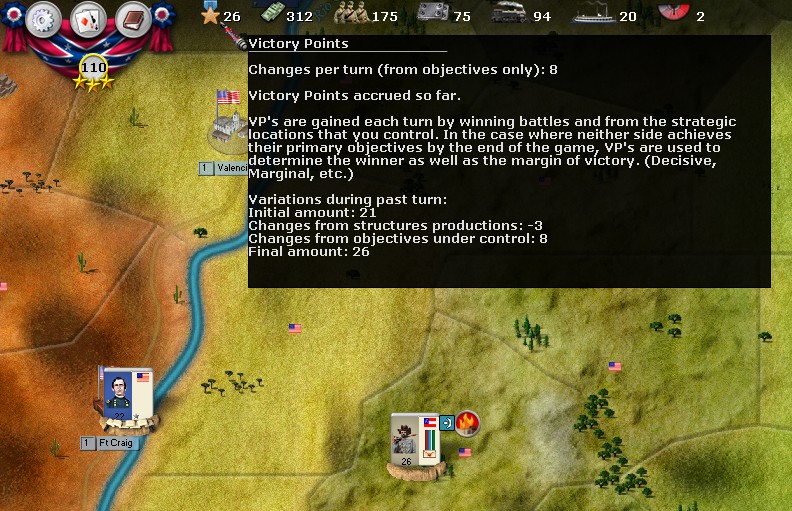792x511 pixels.
Task: Click the Victory Points star icon
Action: coord(210,15)
